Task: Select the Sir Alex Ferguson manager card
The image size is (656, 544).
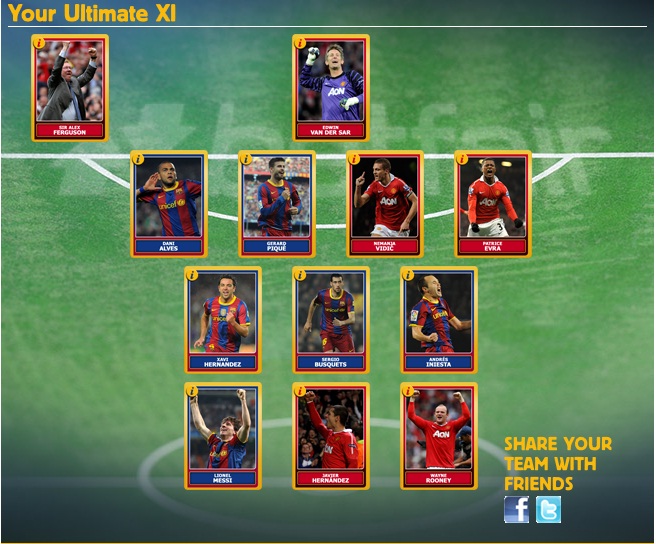Action: tap(70, 89)
